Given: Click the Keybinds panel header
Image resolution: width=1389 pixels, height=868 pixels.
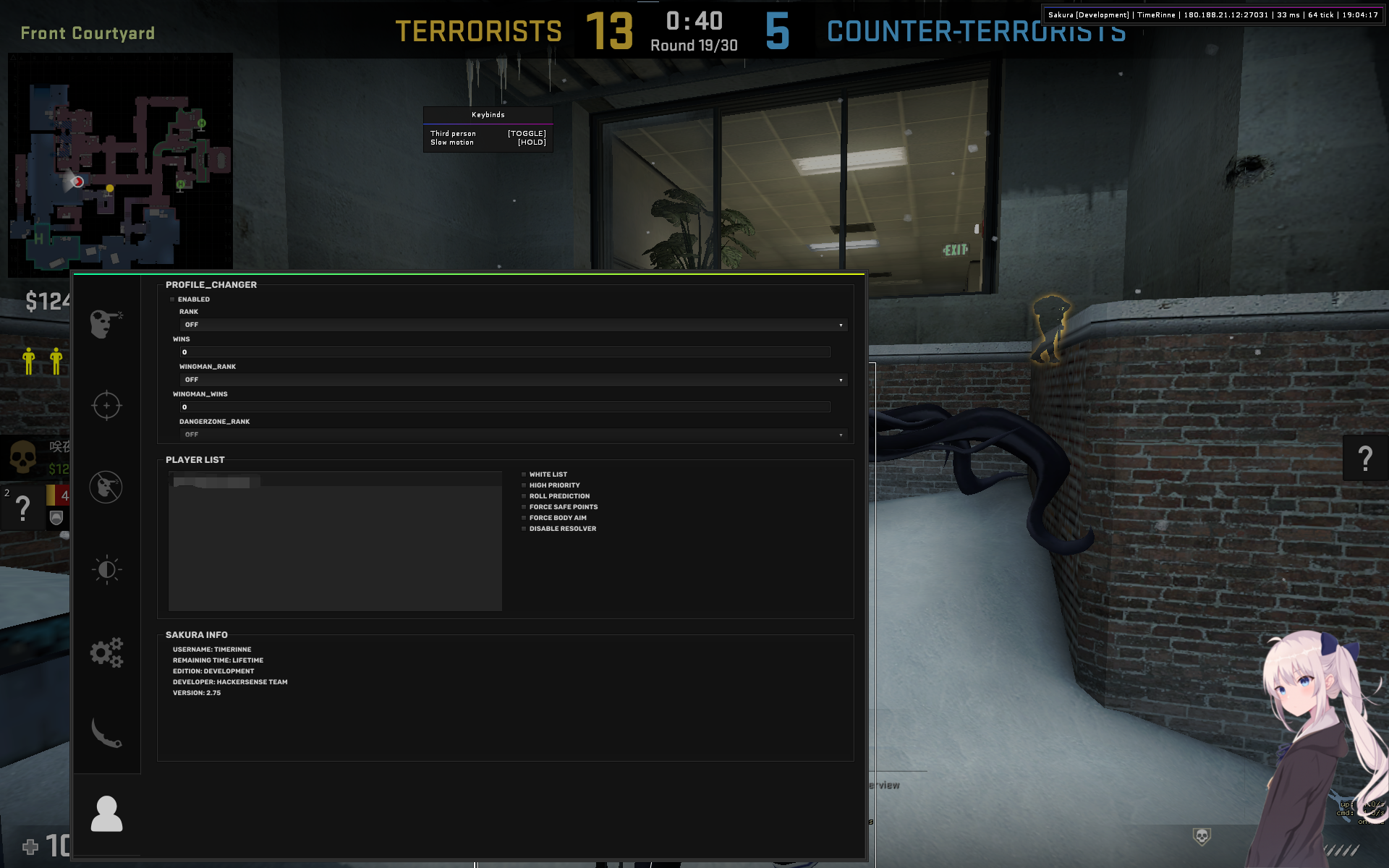Looking at the screenshot, I should point(488,114).
